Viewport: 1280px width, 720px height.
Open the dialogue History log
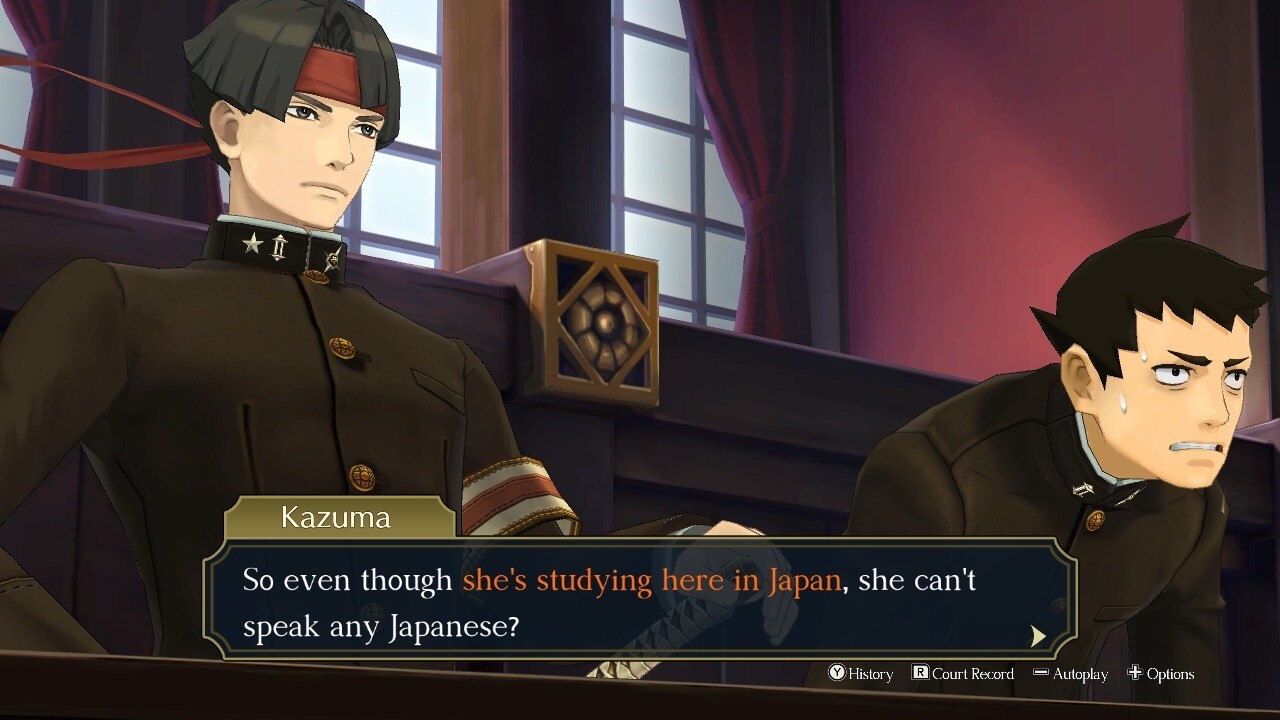(860, 674)
